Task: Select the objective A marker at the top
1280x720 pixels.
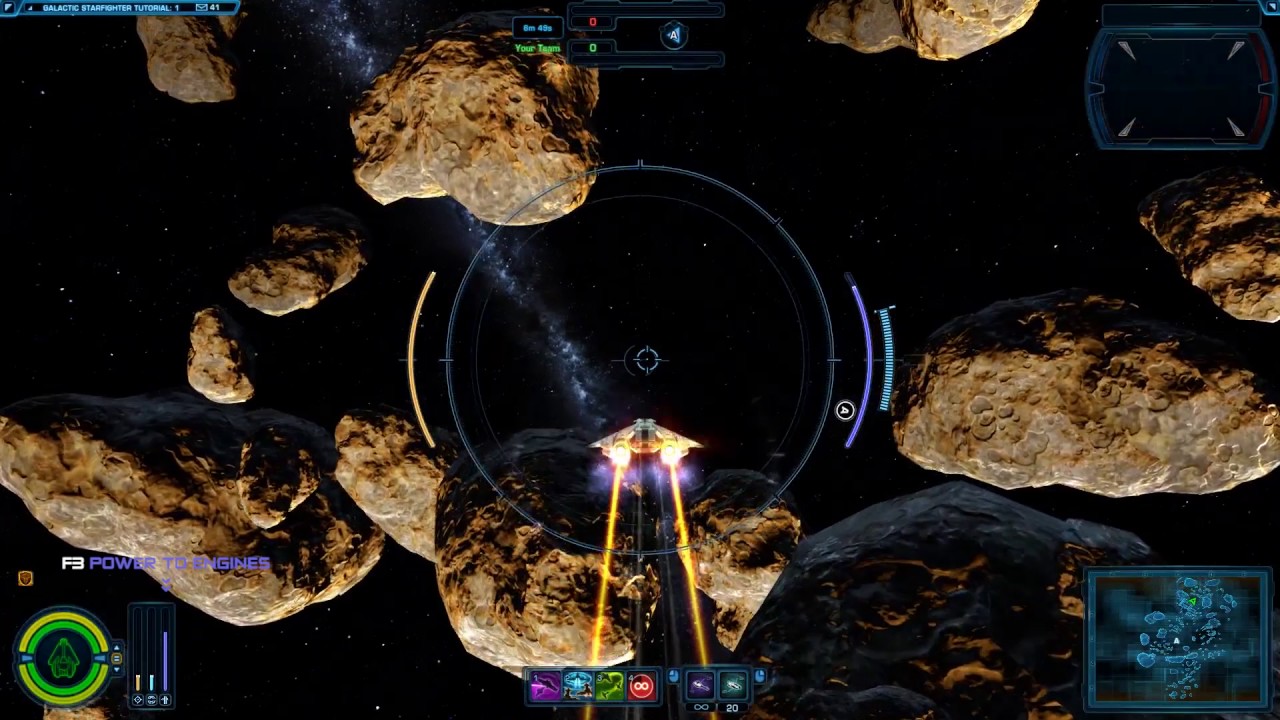Action: [674, 36]
